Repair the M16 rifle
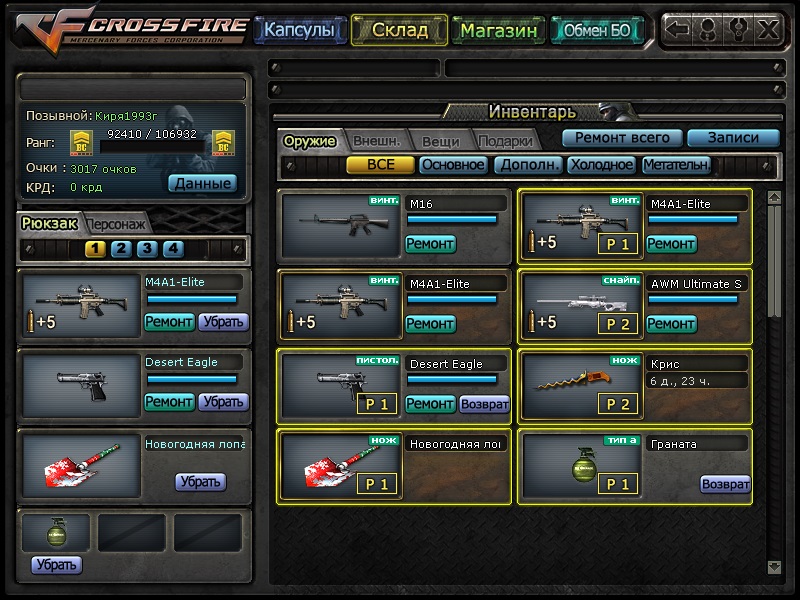 point(430,243)
